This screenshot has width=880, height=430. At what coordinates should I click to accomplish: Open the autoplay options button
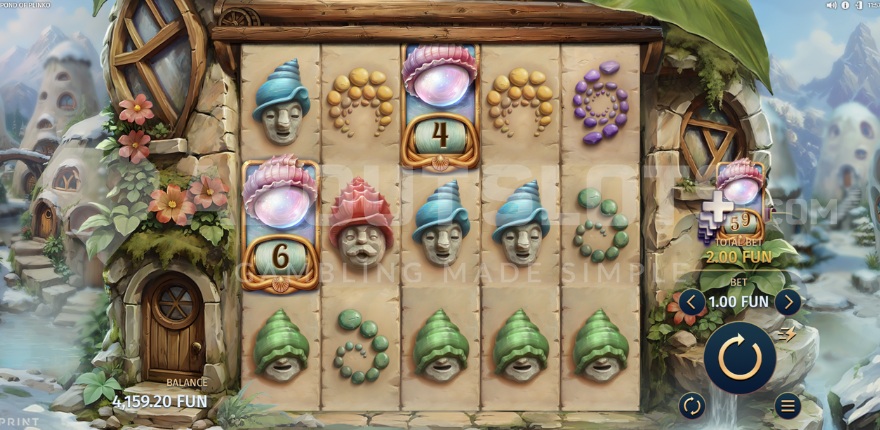coord(691,405)
